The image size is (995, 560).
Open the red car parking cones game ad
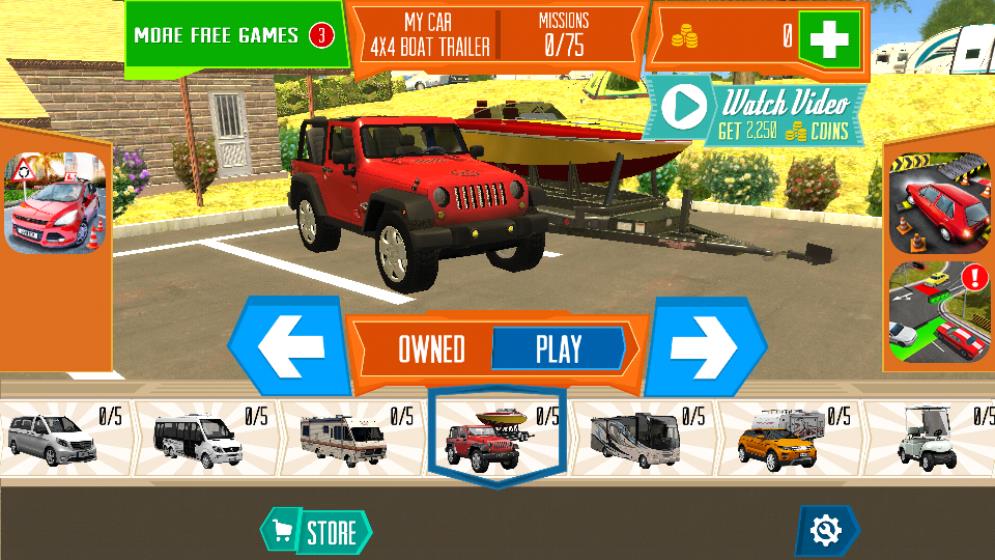[939, 203]
